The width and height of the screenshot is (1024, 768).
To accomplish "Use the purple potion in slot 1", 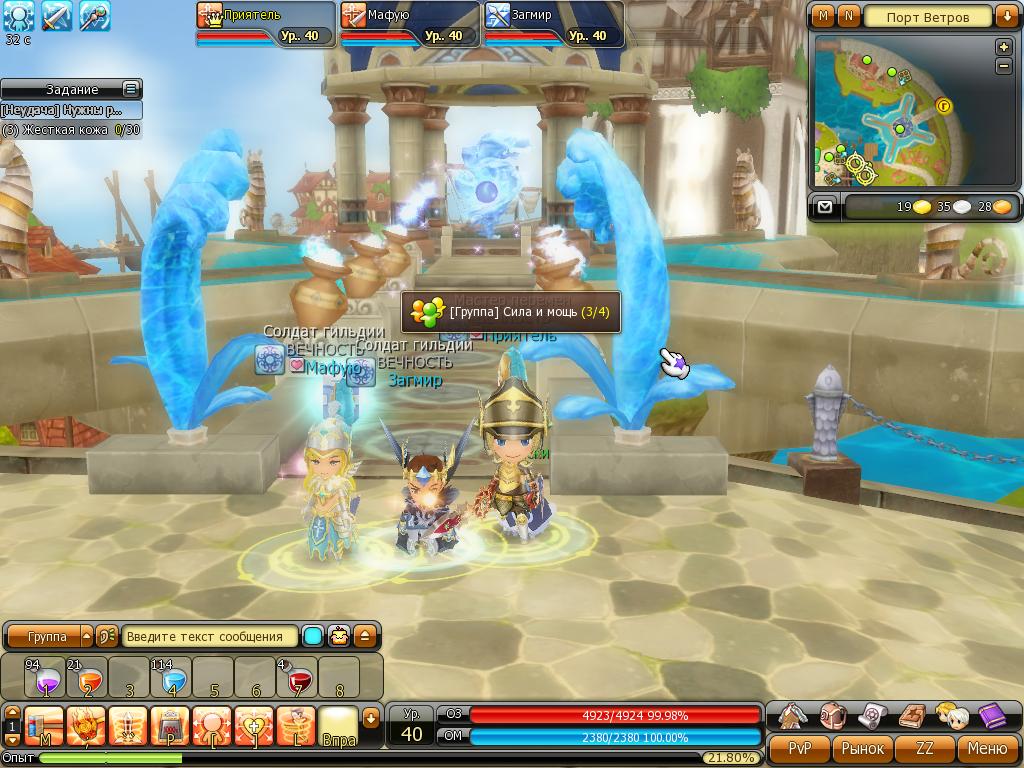I will 45,678.
